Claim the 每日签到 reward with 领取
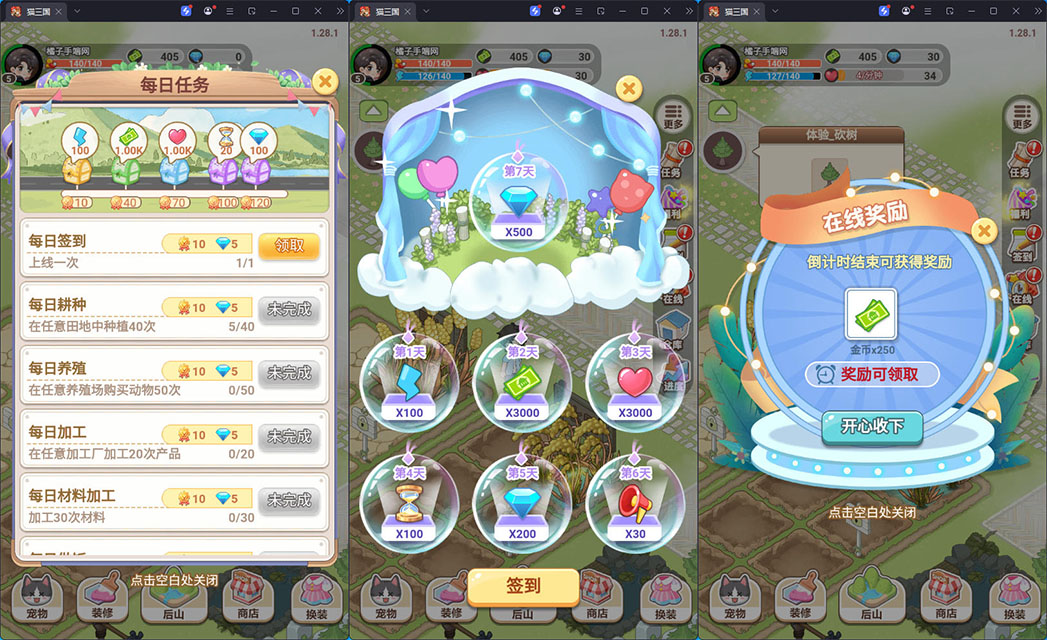Screen dimensions: 1047x640 coord(288,245)
